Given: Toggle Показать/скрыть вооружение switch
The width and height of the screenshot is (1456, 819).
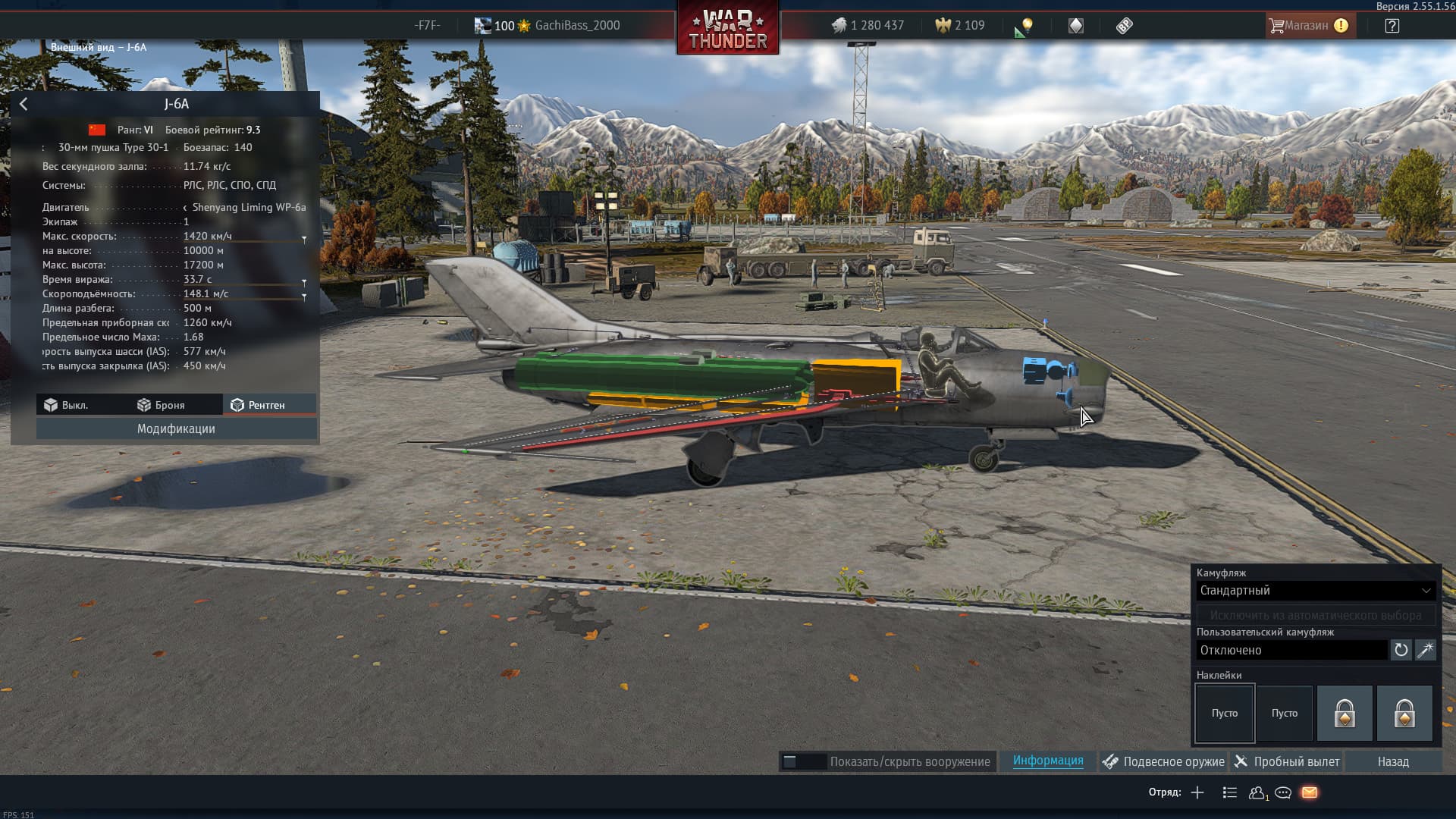Looking at the screenshot, I should (803, 762).
